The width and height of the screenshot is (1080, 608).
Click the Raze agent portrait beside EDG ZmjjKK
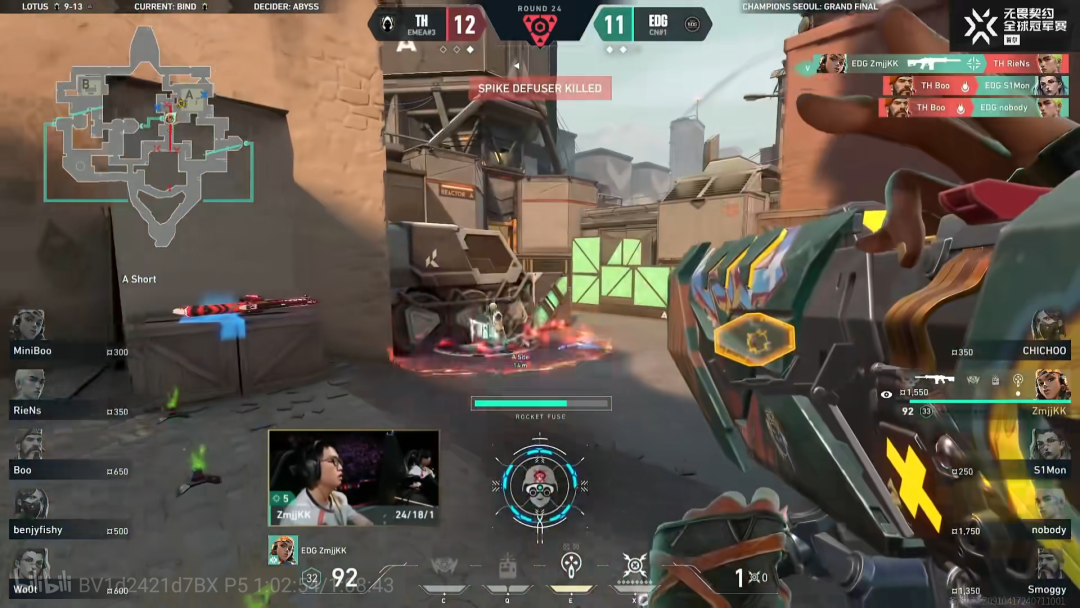(283, 550)
